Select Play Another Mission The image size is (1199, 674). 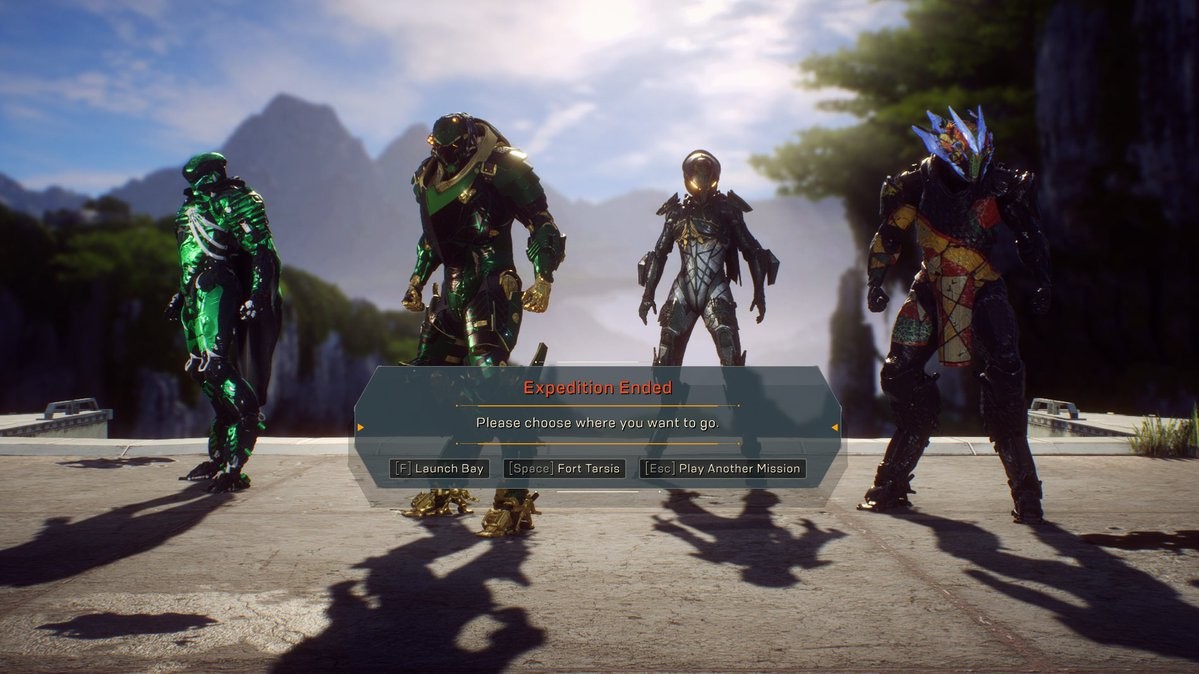722,468
